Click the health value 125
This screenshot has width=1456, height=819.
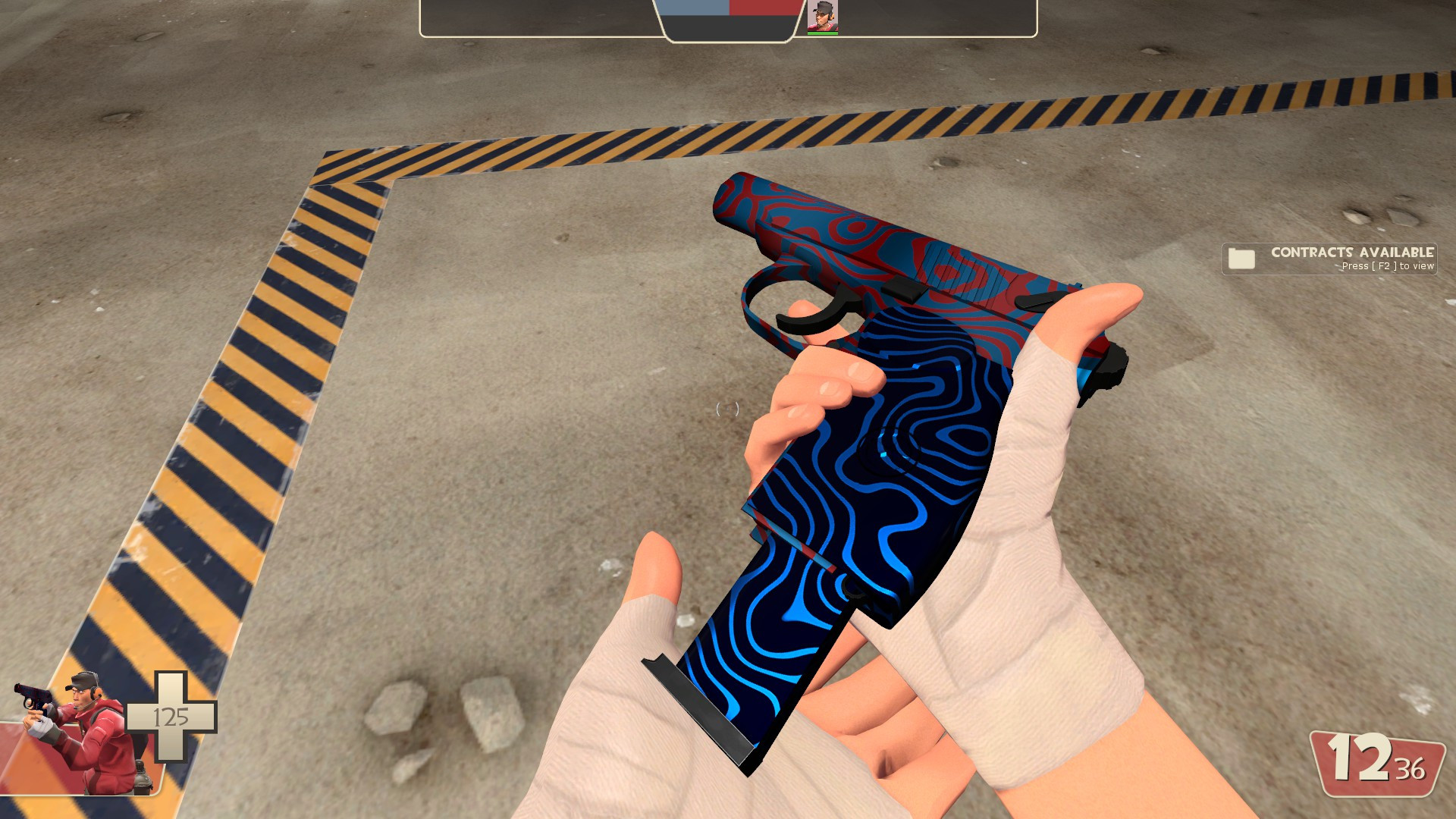pyautogui.click(x=171, y=716)
